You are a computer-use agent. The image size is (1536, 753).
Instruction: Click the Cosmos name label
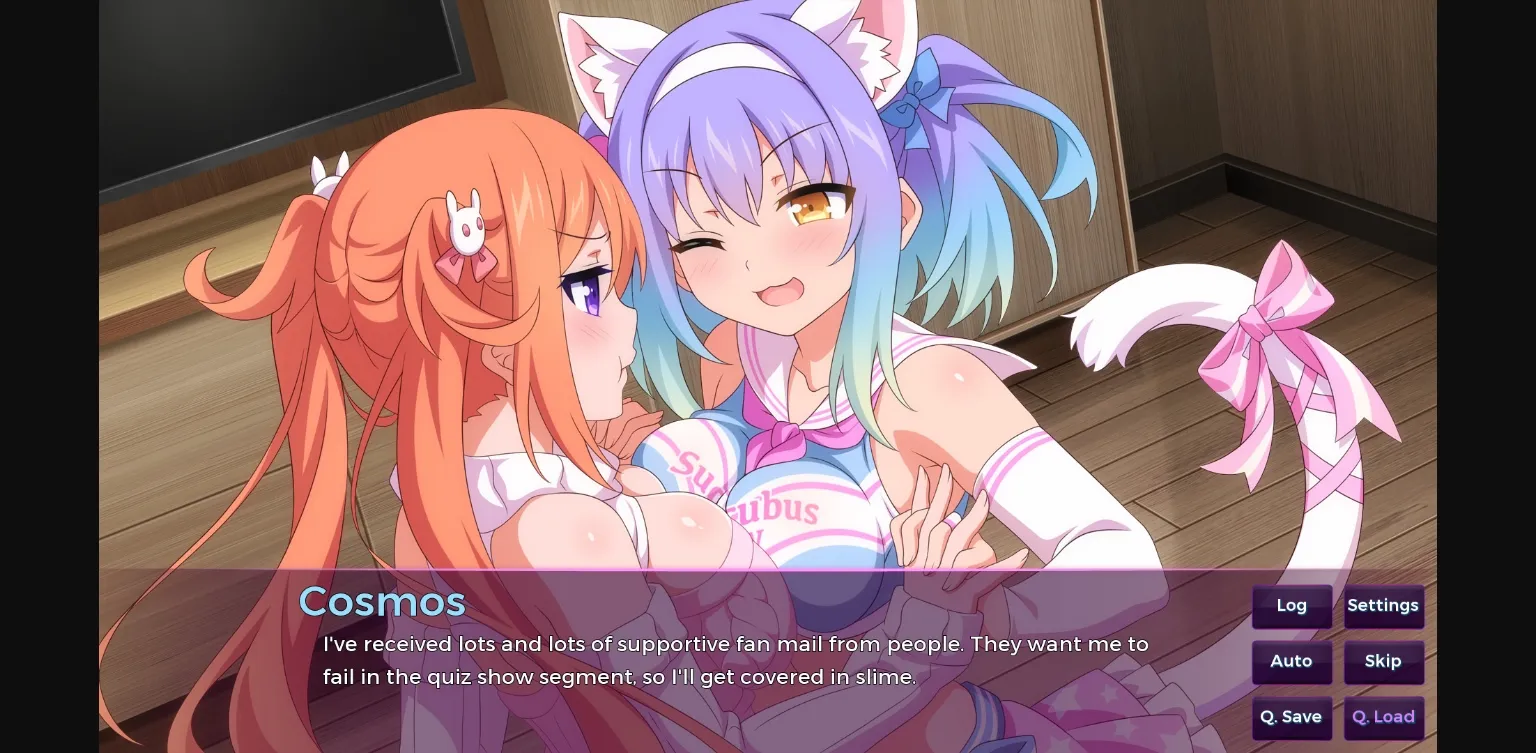click(x=382, y=601)
